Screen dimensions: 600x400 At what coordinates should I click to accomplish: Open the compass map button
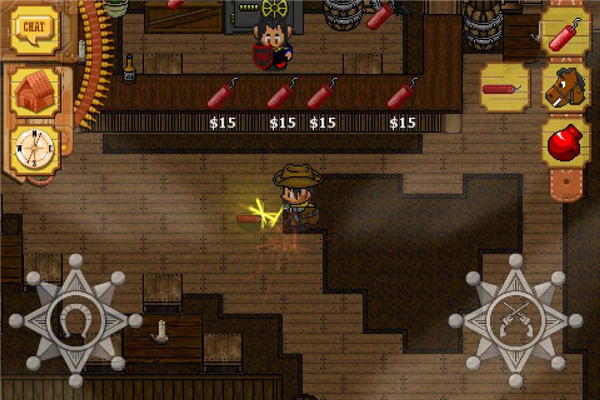(x=35, y=150)
